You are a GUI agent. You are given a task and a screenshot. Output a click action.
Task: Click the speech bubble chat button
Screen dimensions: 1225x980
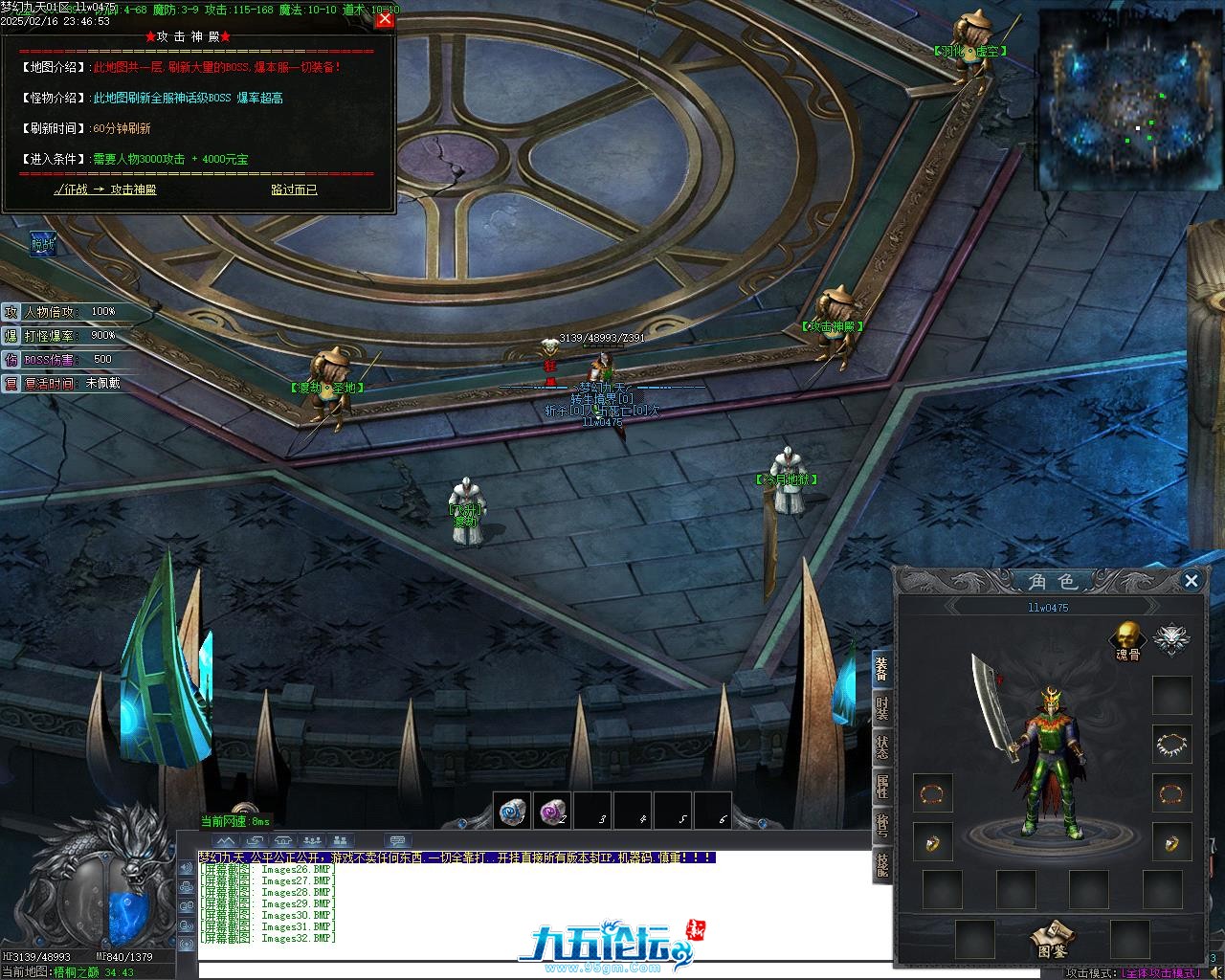(398, 842)
